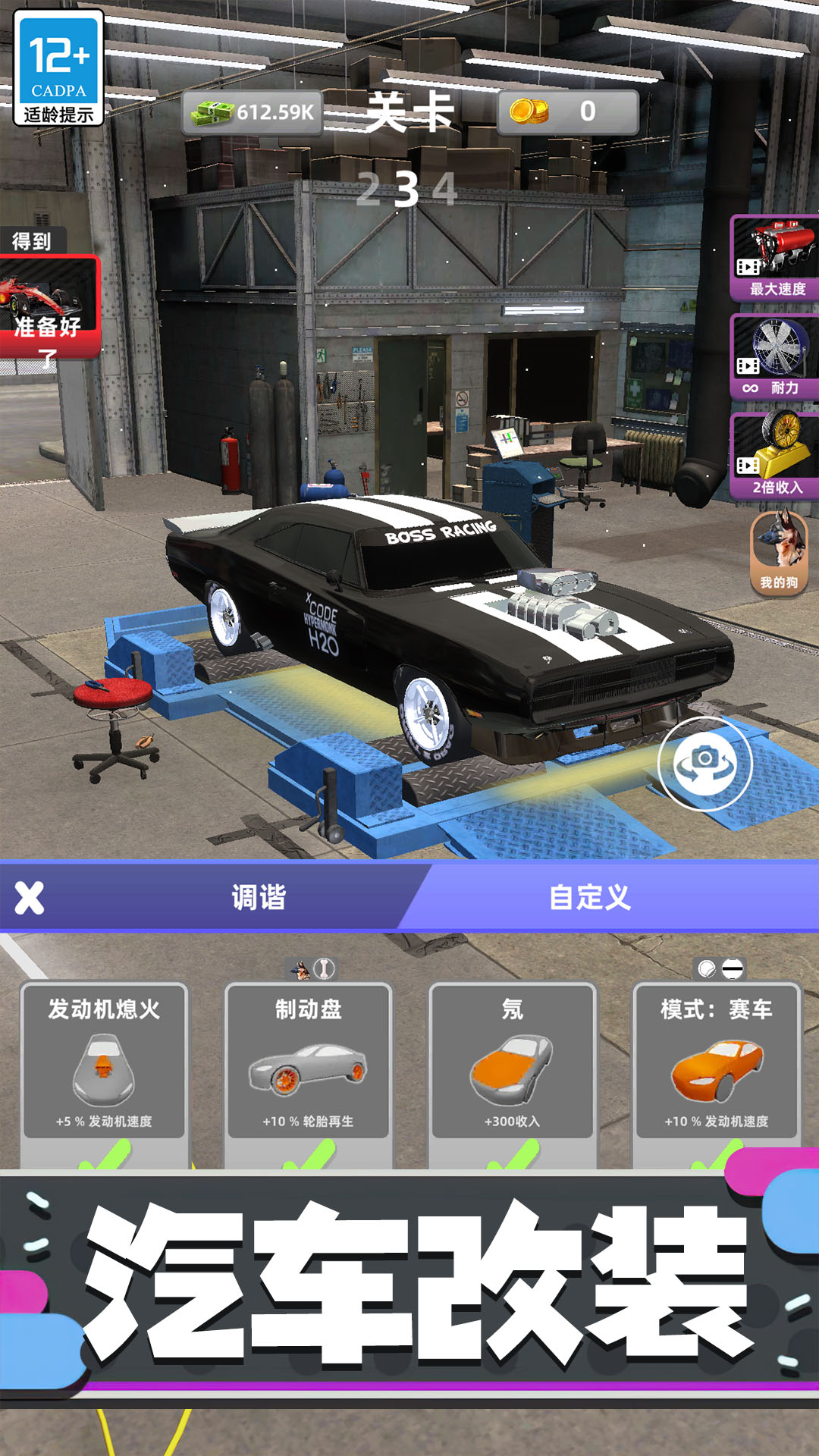The width and height of the screenshot is (819, 1456).
Task: Choose the 制动盘 upgrade card
Action: click(x=308, y=1062)
